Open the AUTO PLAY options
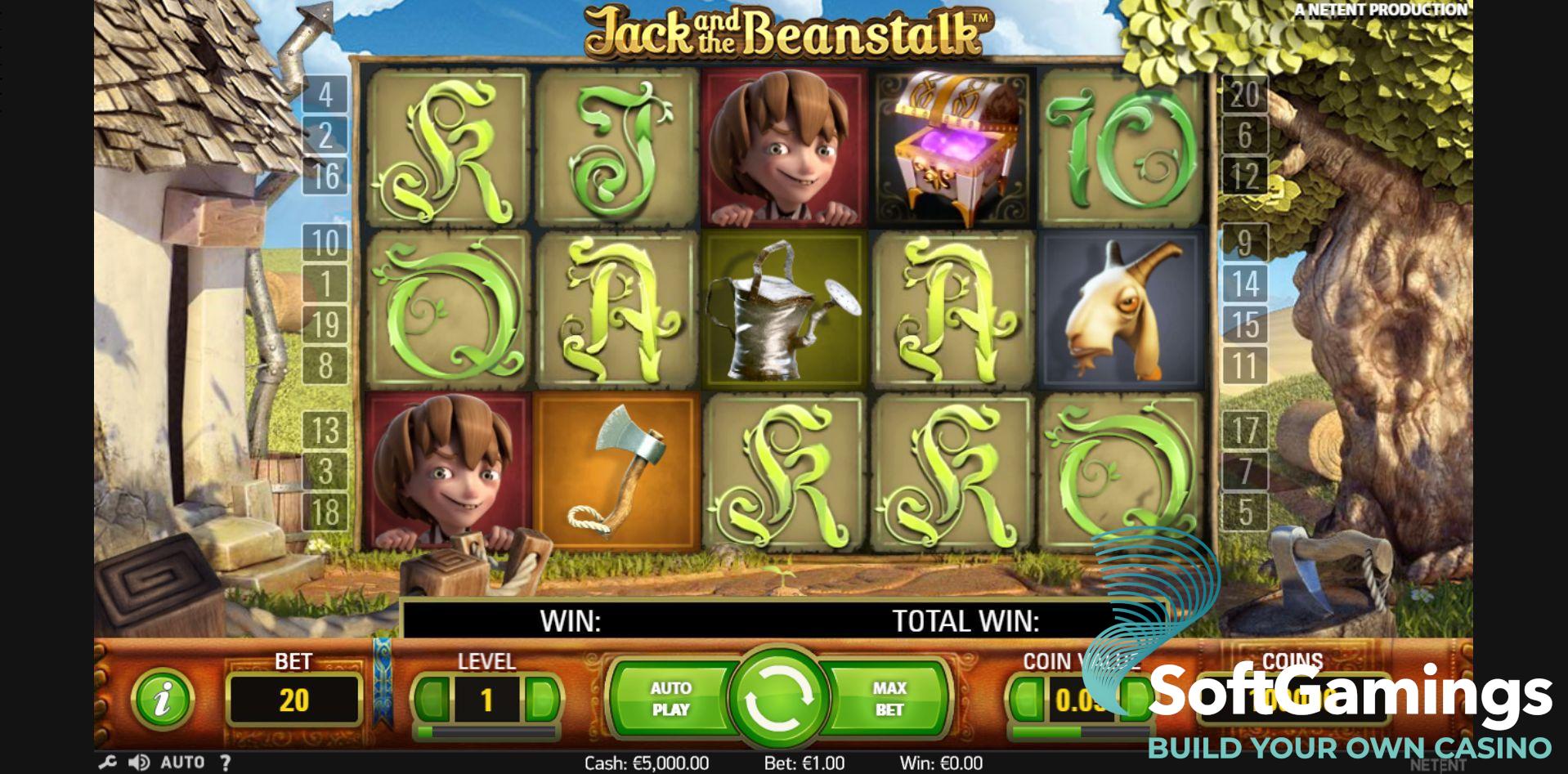1568x774 pixels. [670, 699]
